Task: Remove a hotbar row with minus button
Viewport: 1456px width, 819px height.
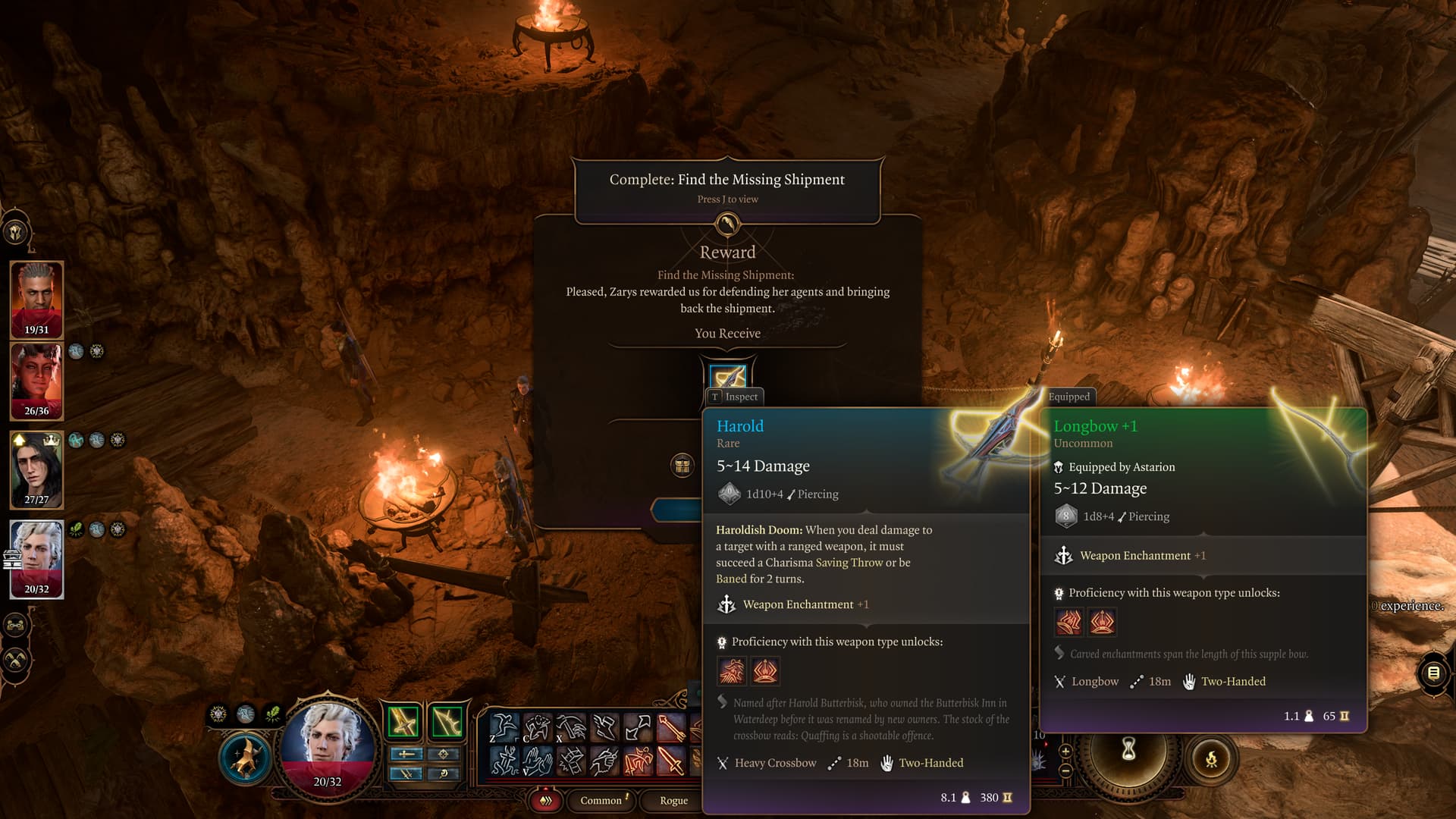Action: click(1065, 770)
